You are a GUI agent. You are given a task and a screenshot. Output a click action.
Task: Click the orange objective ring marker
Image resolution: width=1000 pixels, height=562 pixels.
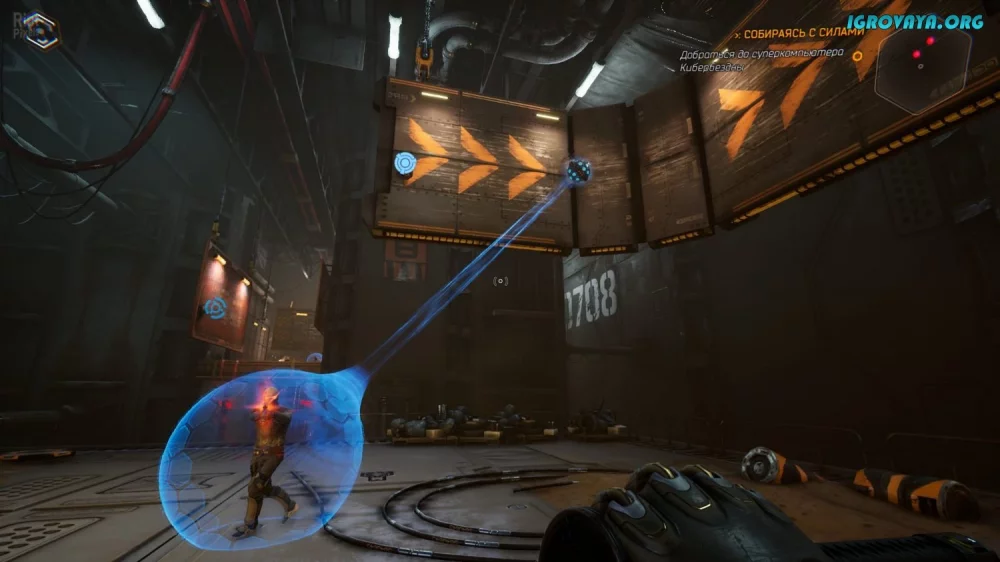[x=857, y=56]
